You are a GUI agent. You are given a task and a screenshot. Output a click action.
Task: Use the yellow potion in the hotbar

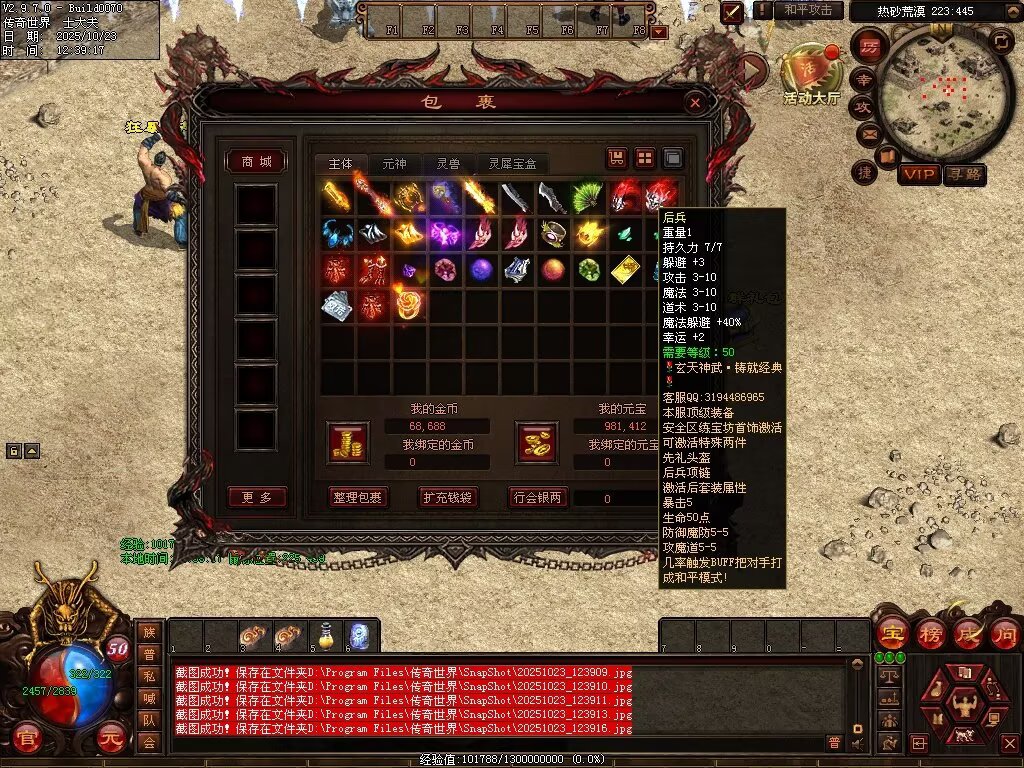click(324, 634)
